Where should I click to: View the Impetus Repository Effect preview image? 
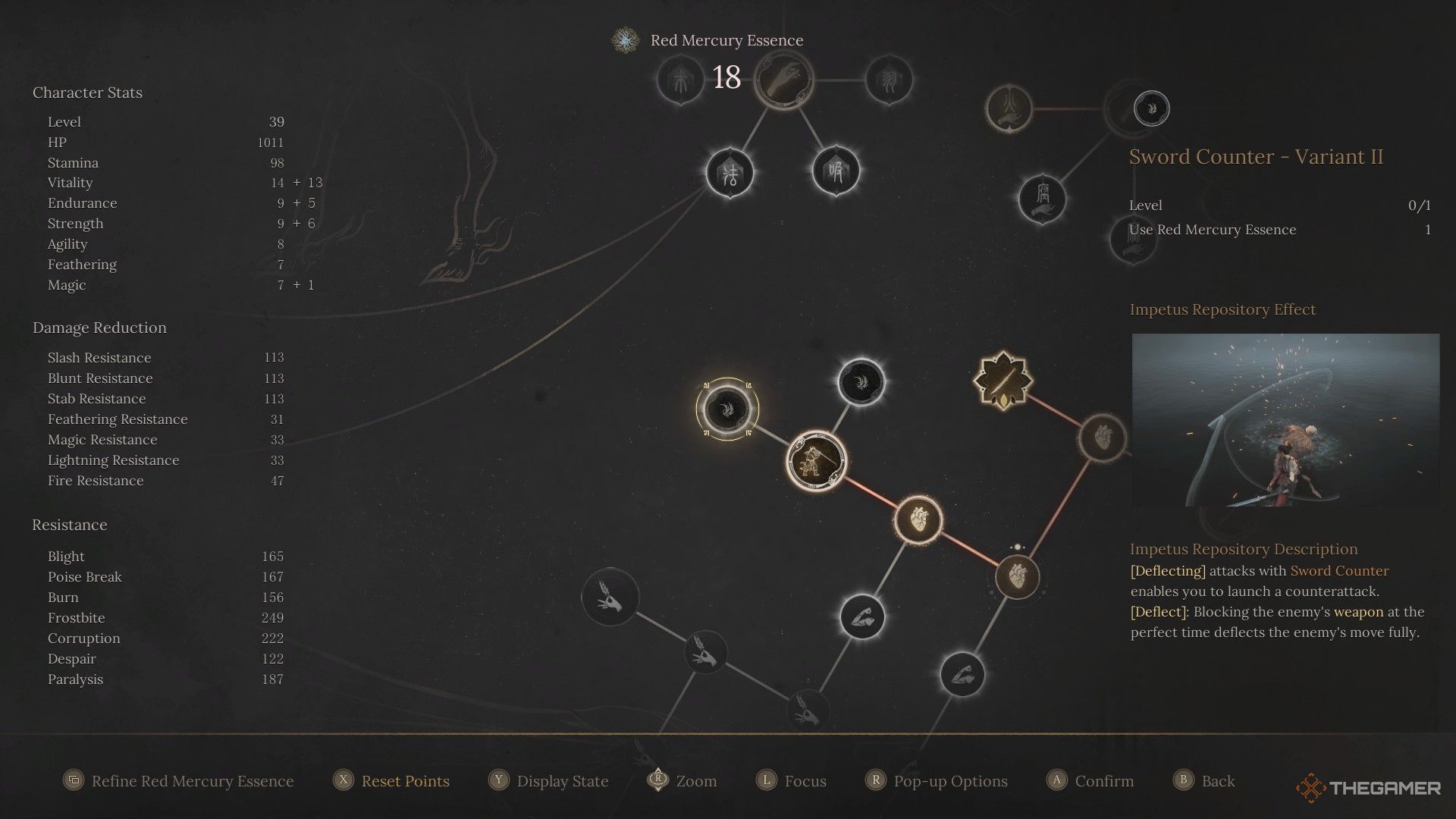(1285, 420)
